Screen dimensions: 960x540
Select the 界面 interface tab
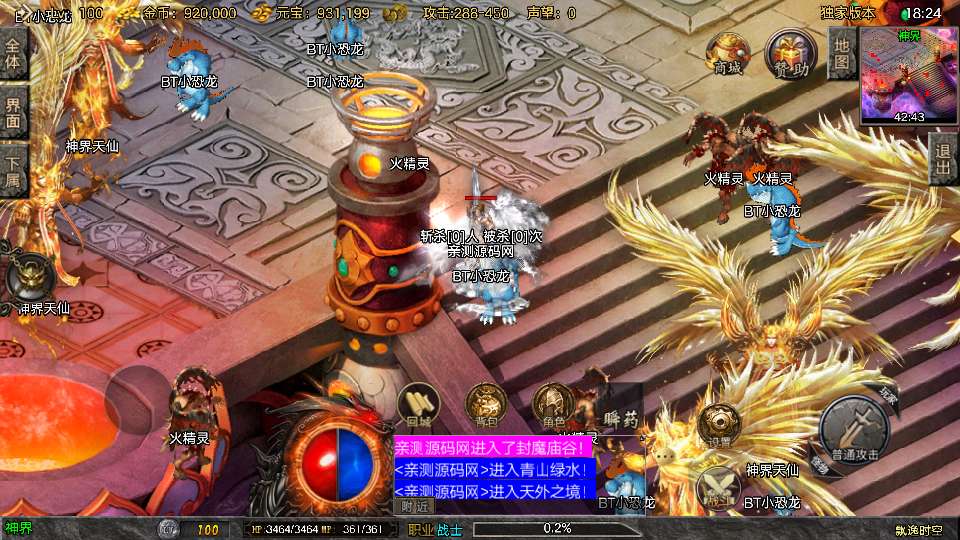[13, 112]
